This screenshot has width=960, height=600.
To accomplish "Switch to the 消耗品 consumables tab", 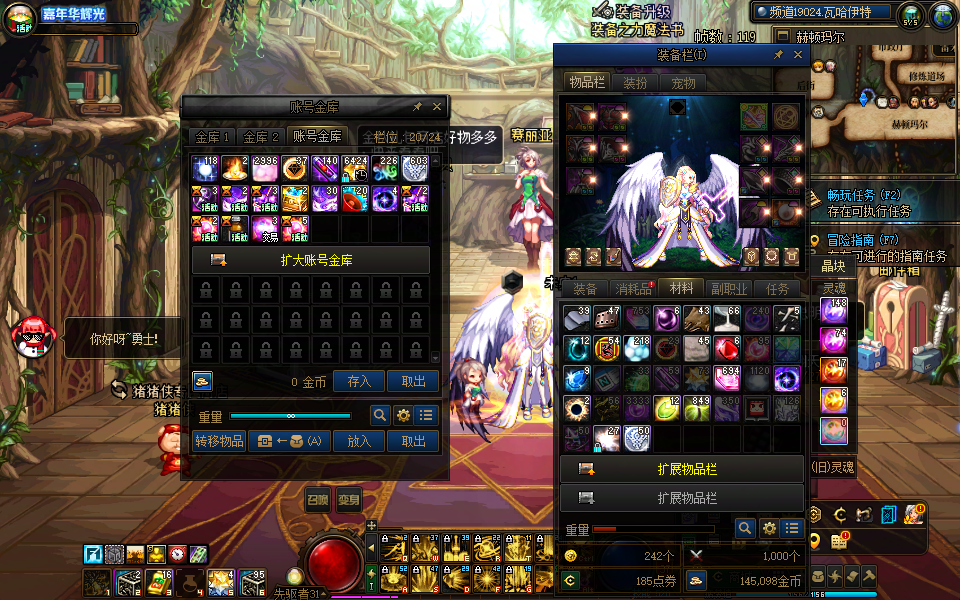I will tap(634, 289).
